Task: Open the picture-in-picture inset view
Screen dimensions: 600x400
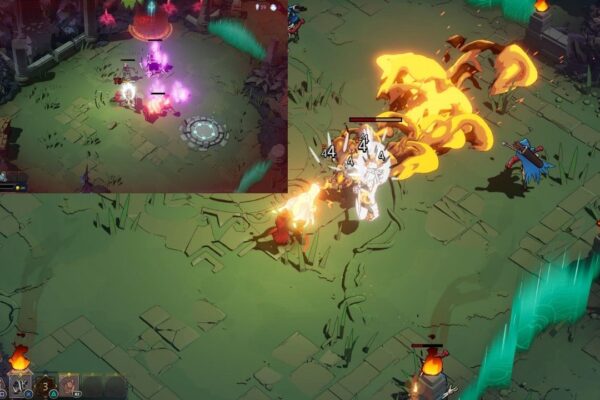Action: click(144, 96)
